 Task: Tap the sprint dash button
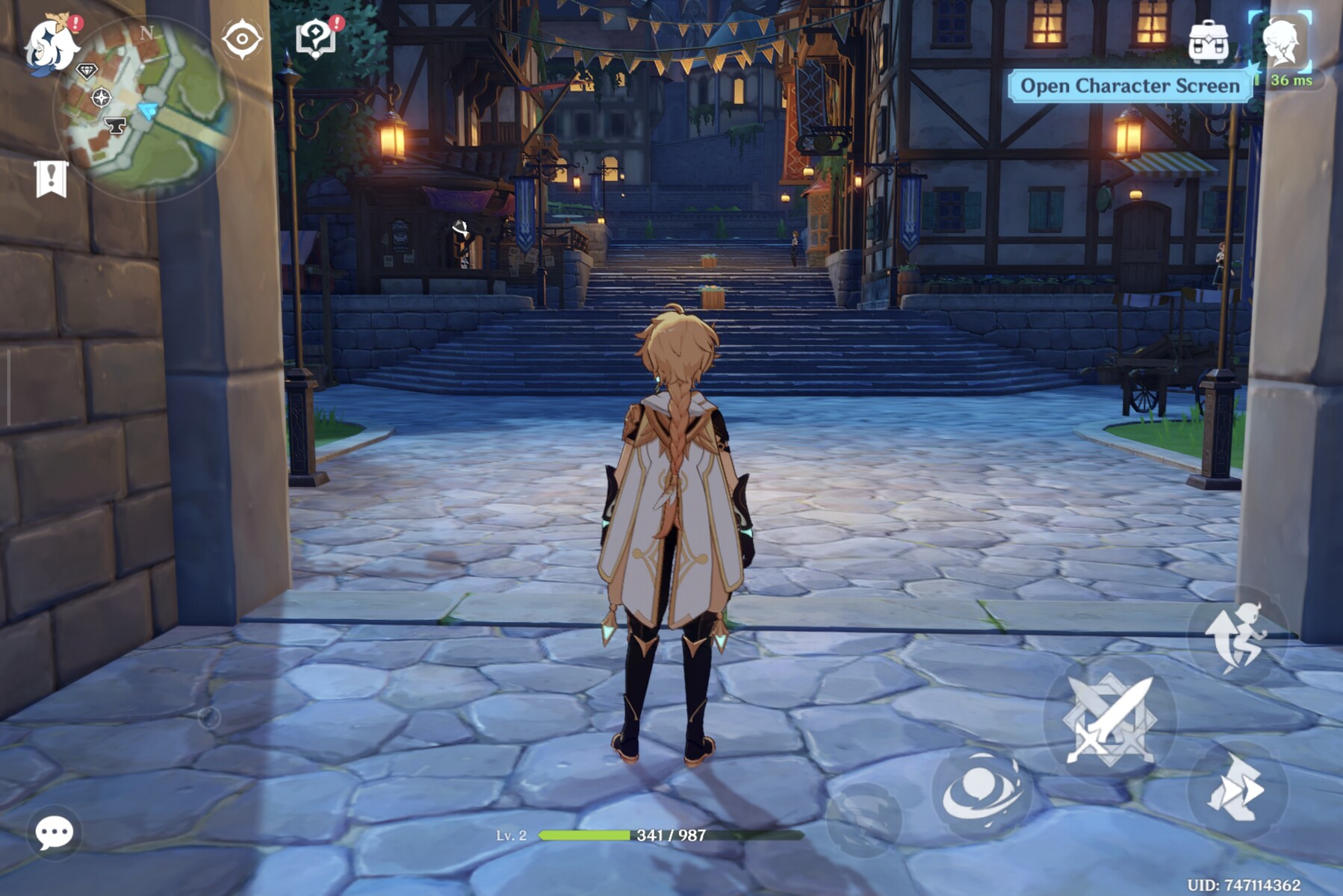click(1237, 789)
